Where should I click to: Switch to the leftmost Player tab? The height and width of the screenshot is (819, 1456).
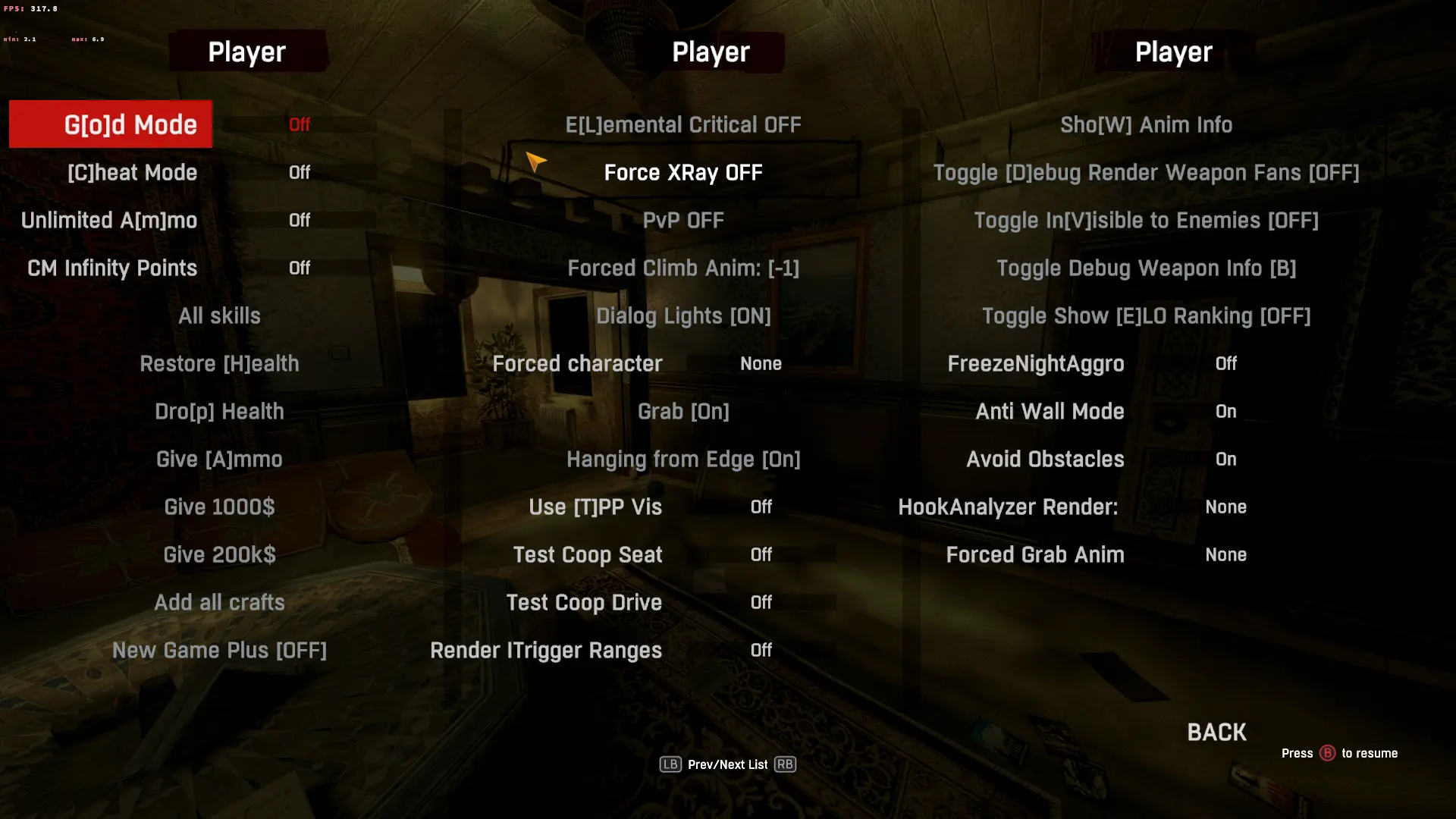(x=247, y=52)
